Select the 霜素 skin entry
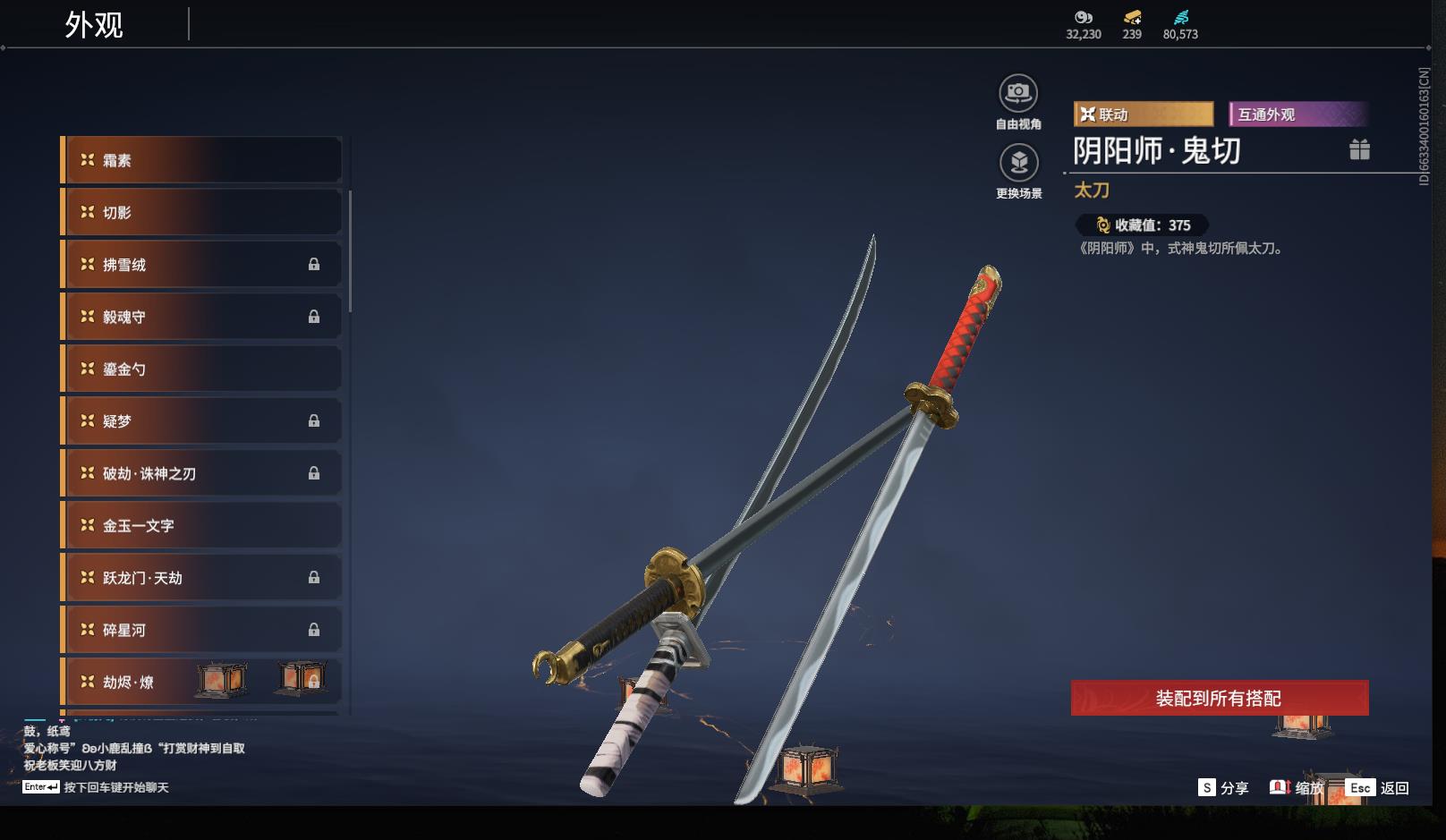This screenshot has width=1446, height=840. [x=201, y=160]
